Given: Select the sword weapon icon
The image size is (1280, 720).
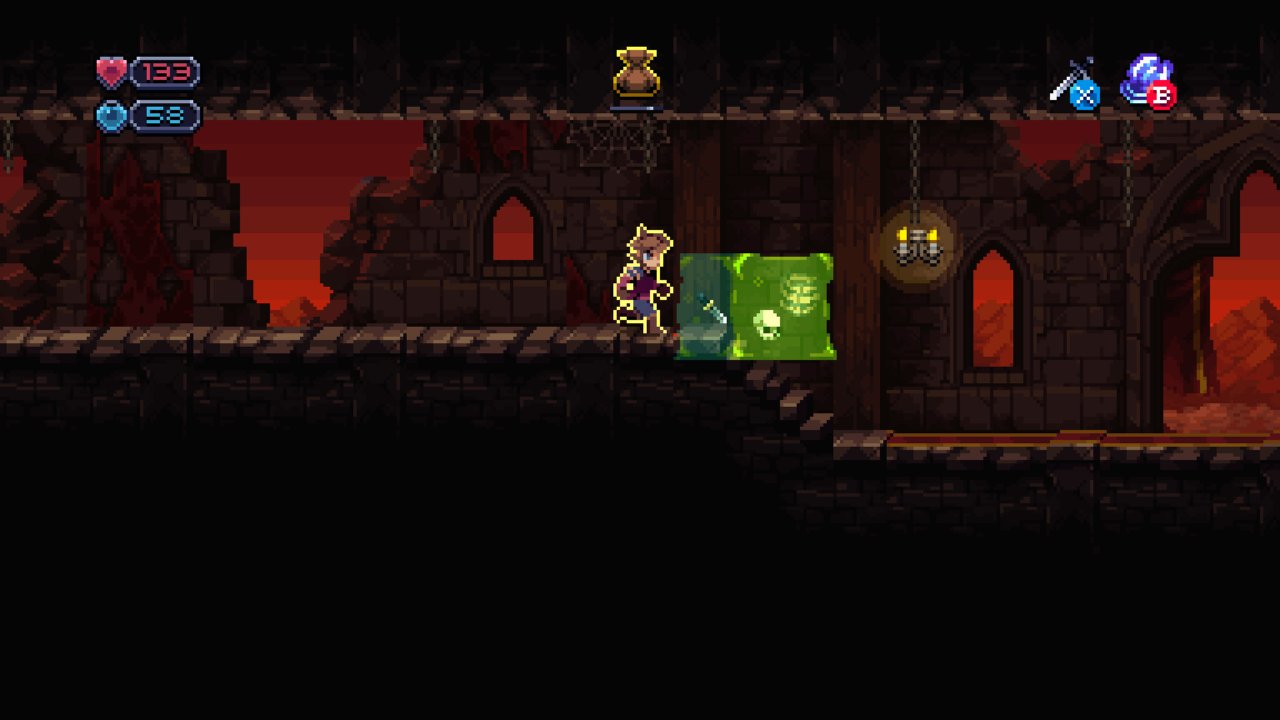Looking at the screenshot, I should (1071, 81).
